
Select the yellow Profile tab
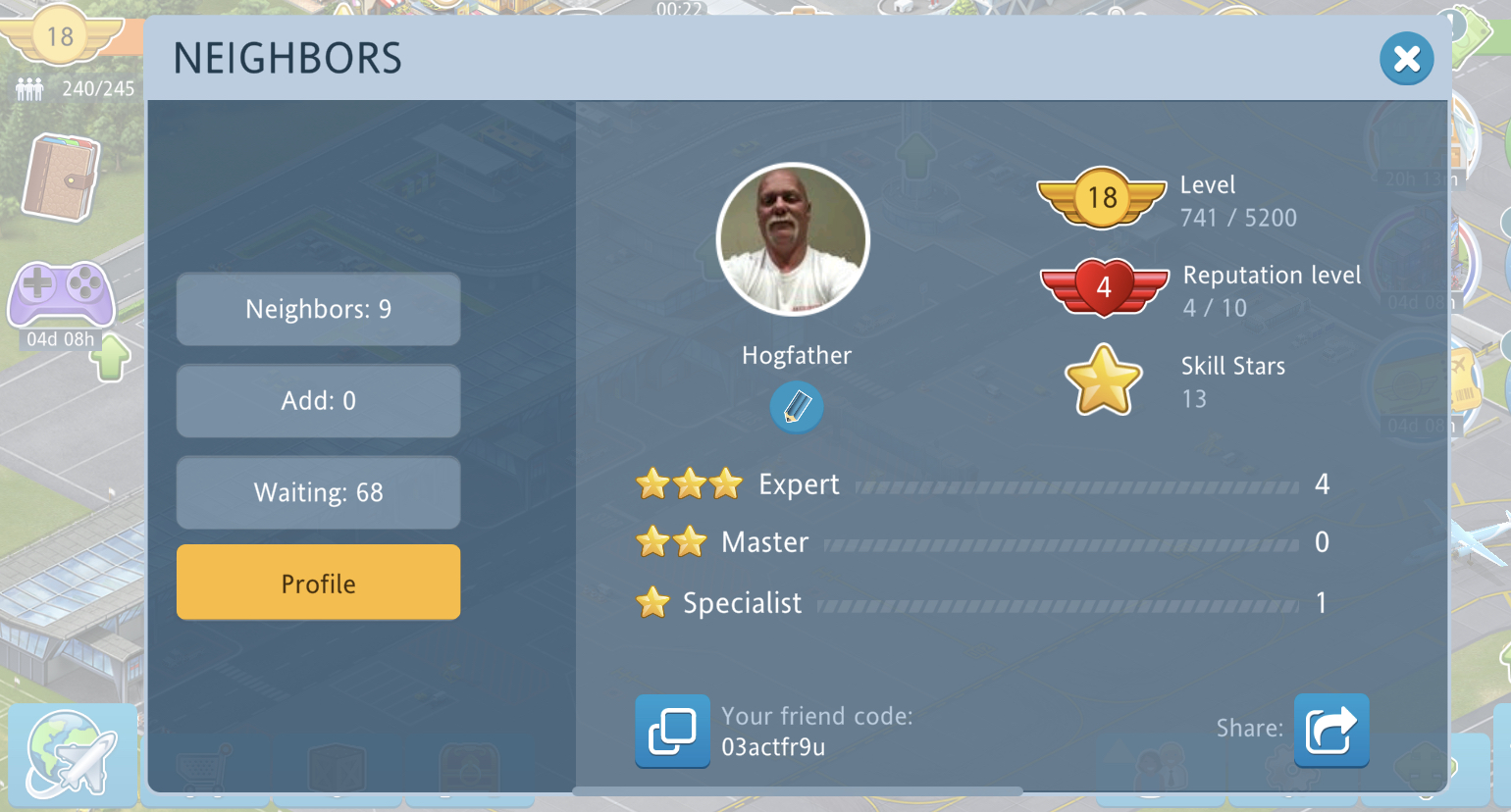pos(318,584)
